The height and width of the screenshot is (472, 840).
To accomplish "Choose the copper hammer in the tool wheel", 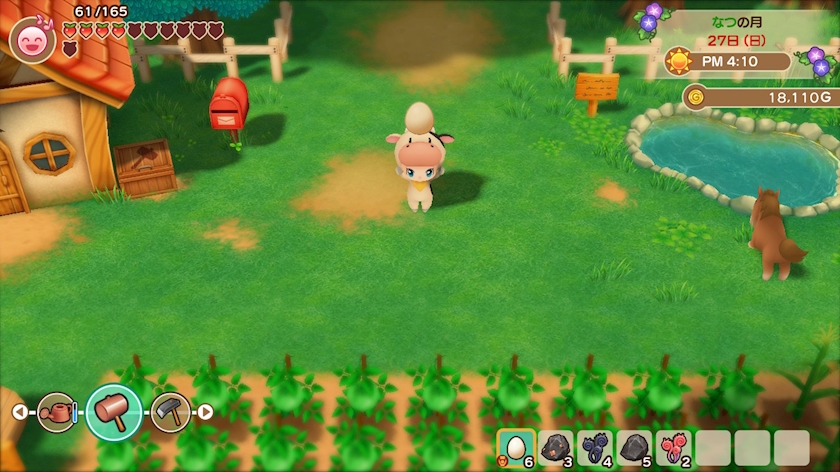I will pyautogui.click(x=113, y=412).
